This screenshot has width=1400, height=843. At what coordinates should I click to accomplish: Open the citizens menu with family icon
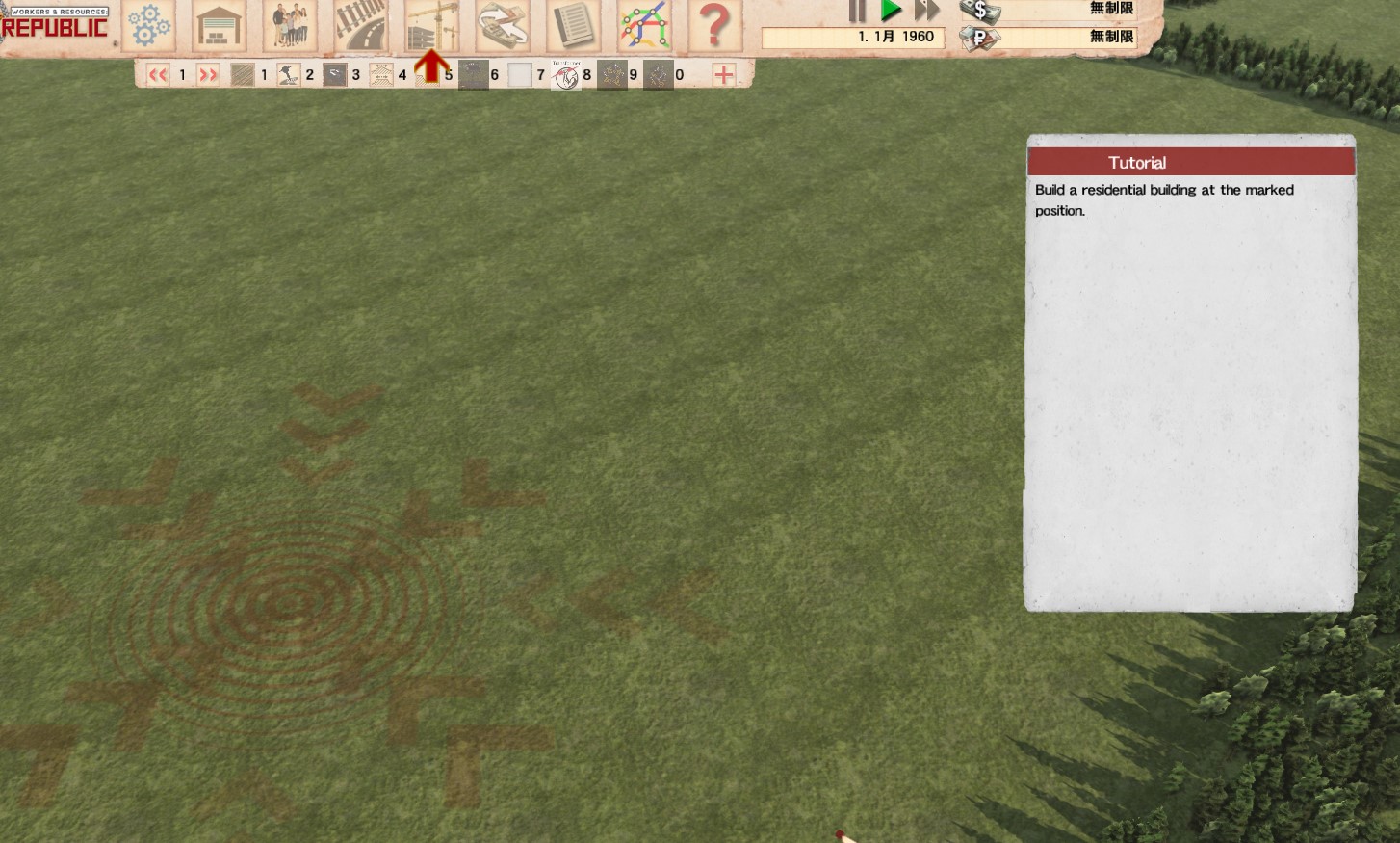(x=290, y=25)
